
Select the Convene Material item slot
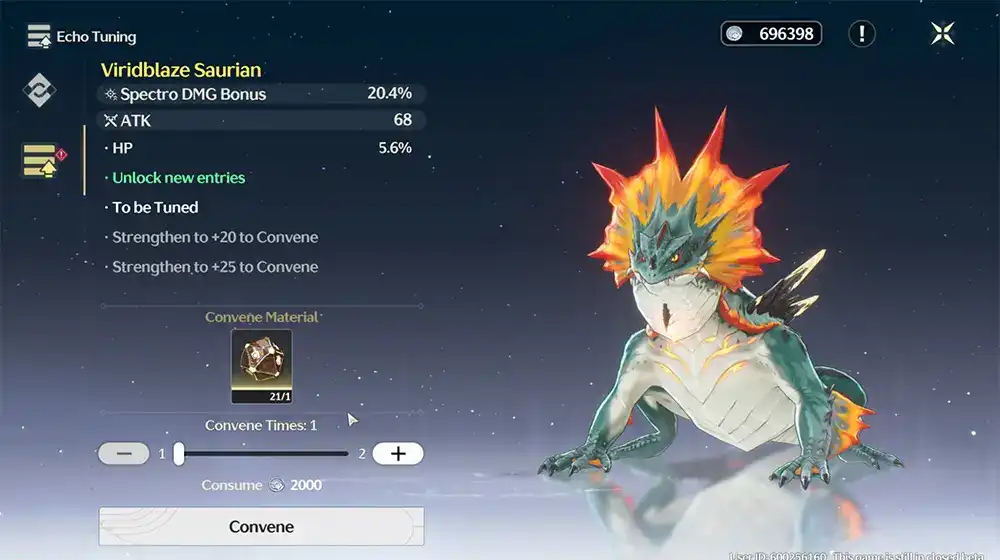click(261, 366)
